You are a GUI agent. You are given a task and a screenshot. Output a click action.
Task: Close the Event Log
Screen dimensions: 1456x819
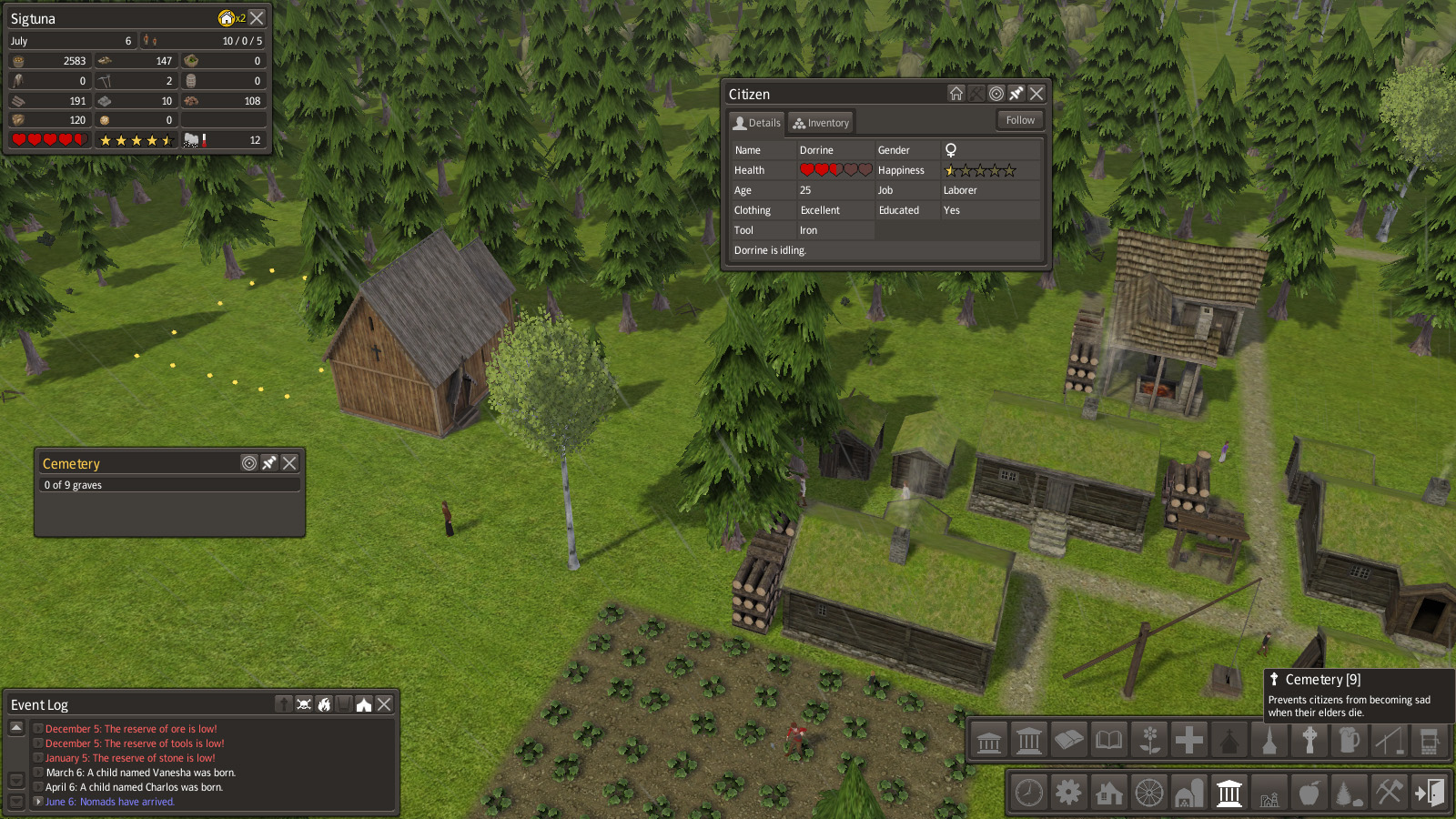click(384, 704)
